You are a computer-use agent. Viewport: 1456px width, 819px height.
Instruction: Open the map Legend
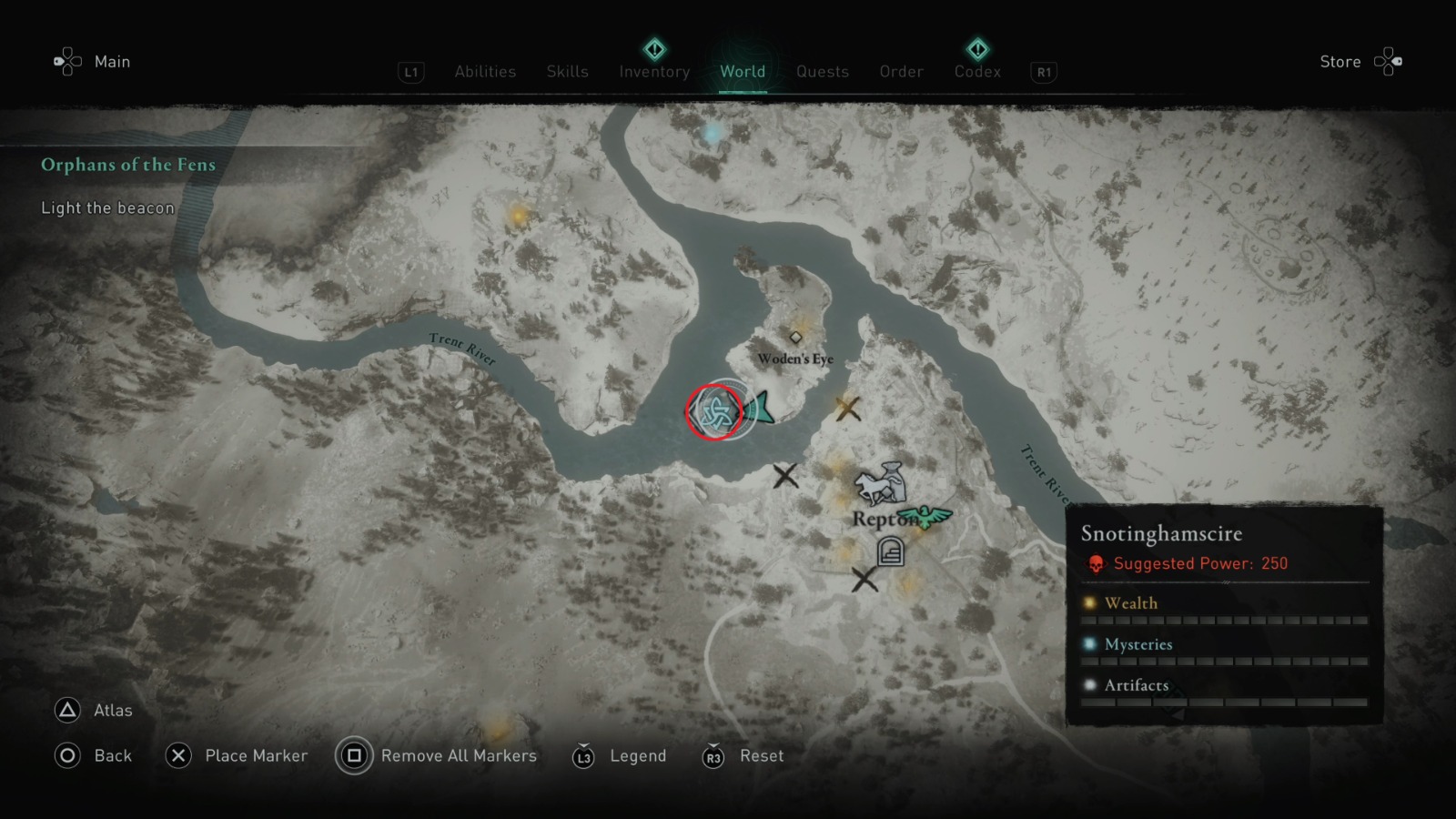[x=638, y=755]
